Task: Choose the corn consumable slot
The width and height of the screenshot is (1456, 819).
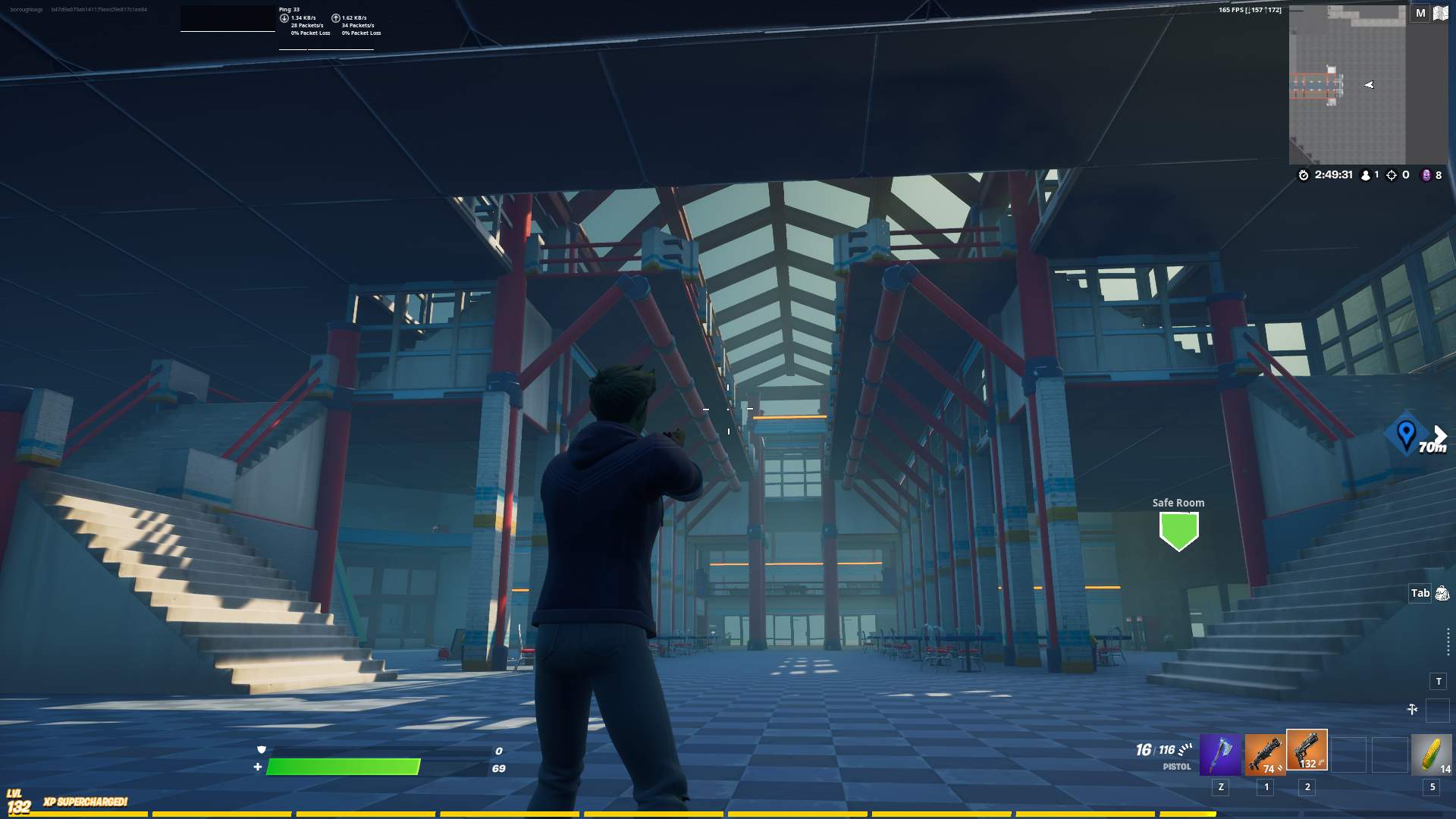Action: coord(1431,755)
